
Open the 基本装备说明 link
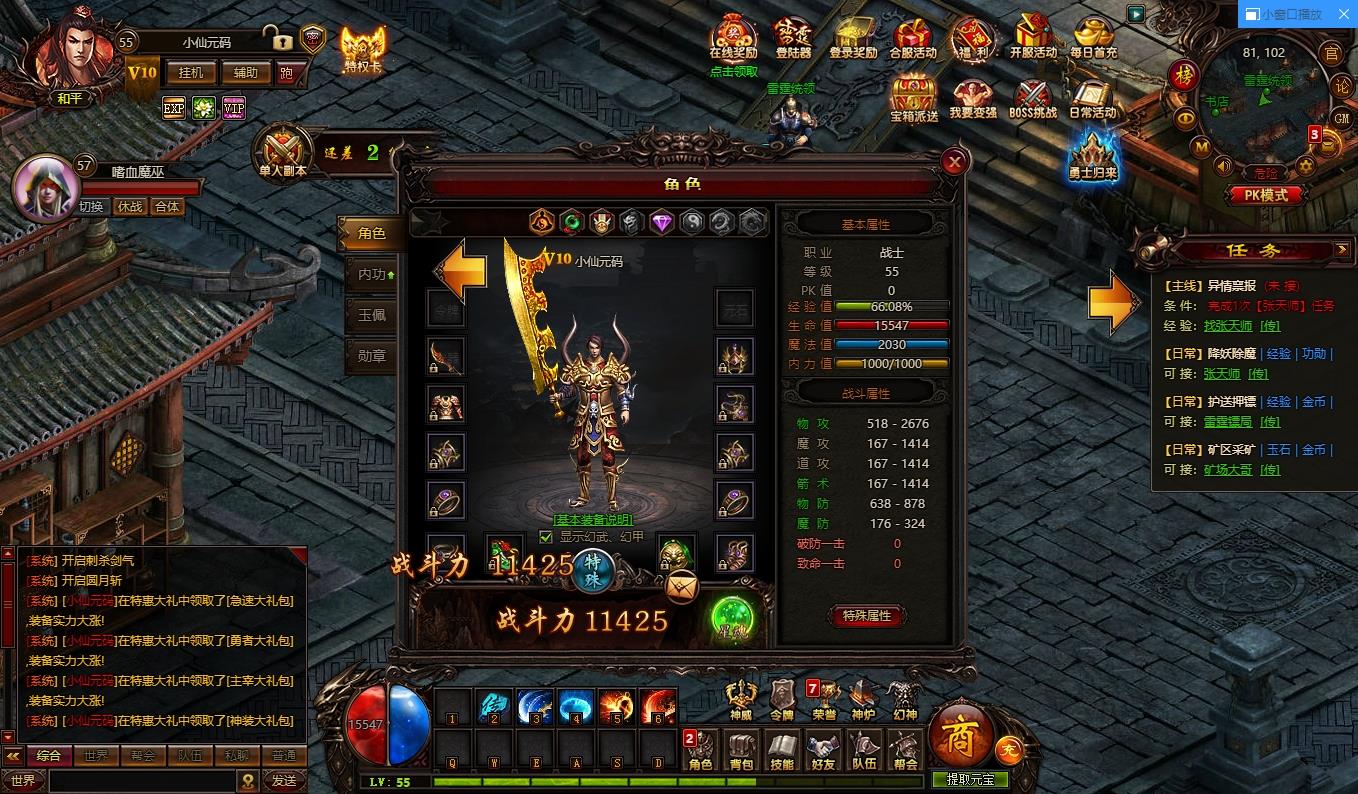[593, 520]
